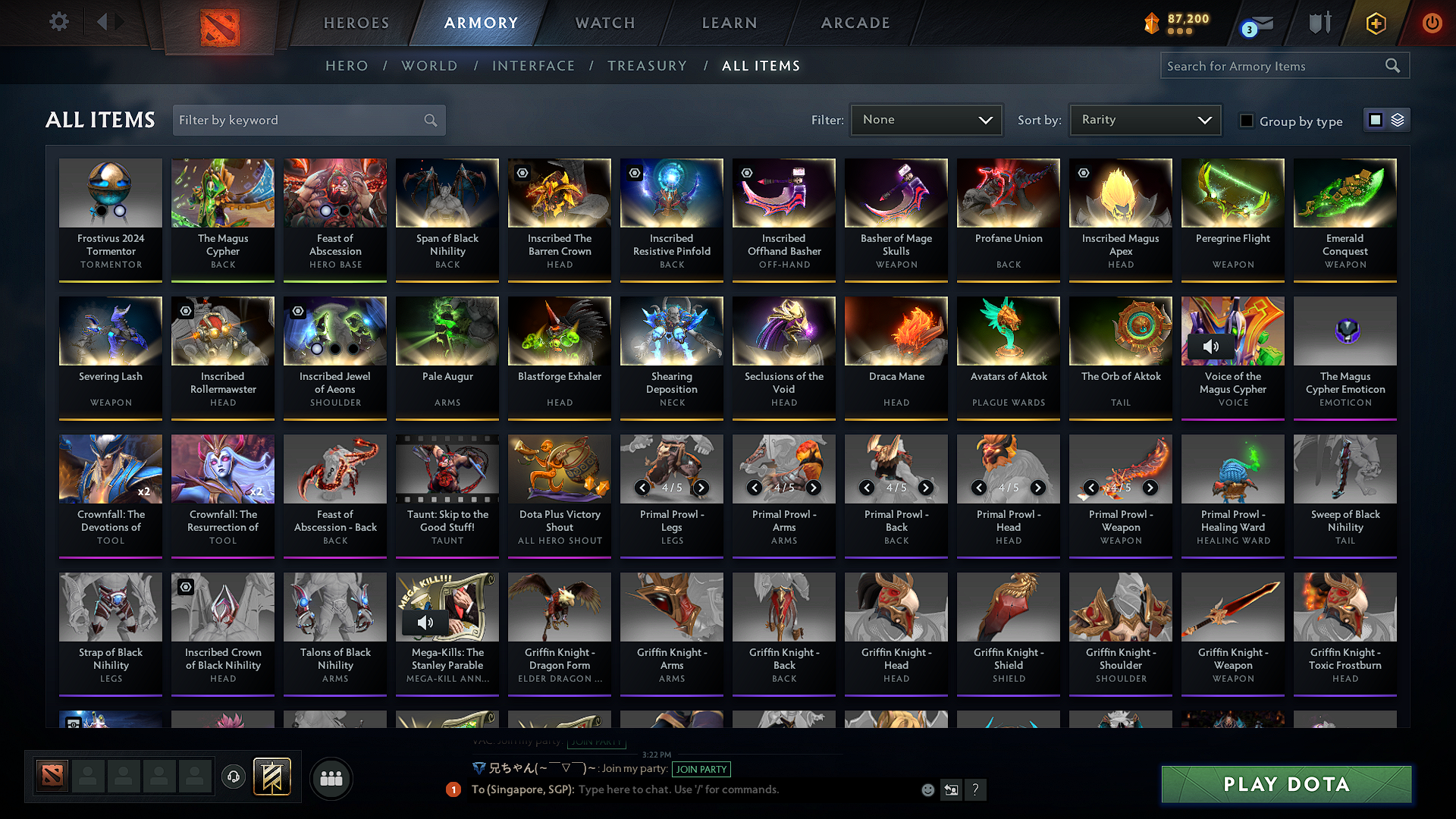Advance Primal Prowl - Legs carousel with right arrow
This screenshot has height=819, width=1456.
pos(701,488)
